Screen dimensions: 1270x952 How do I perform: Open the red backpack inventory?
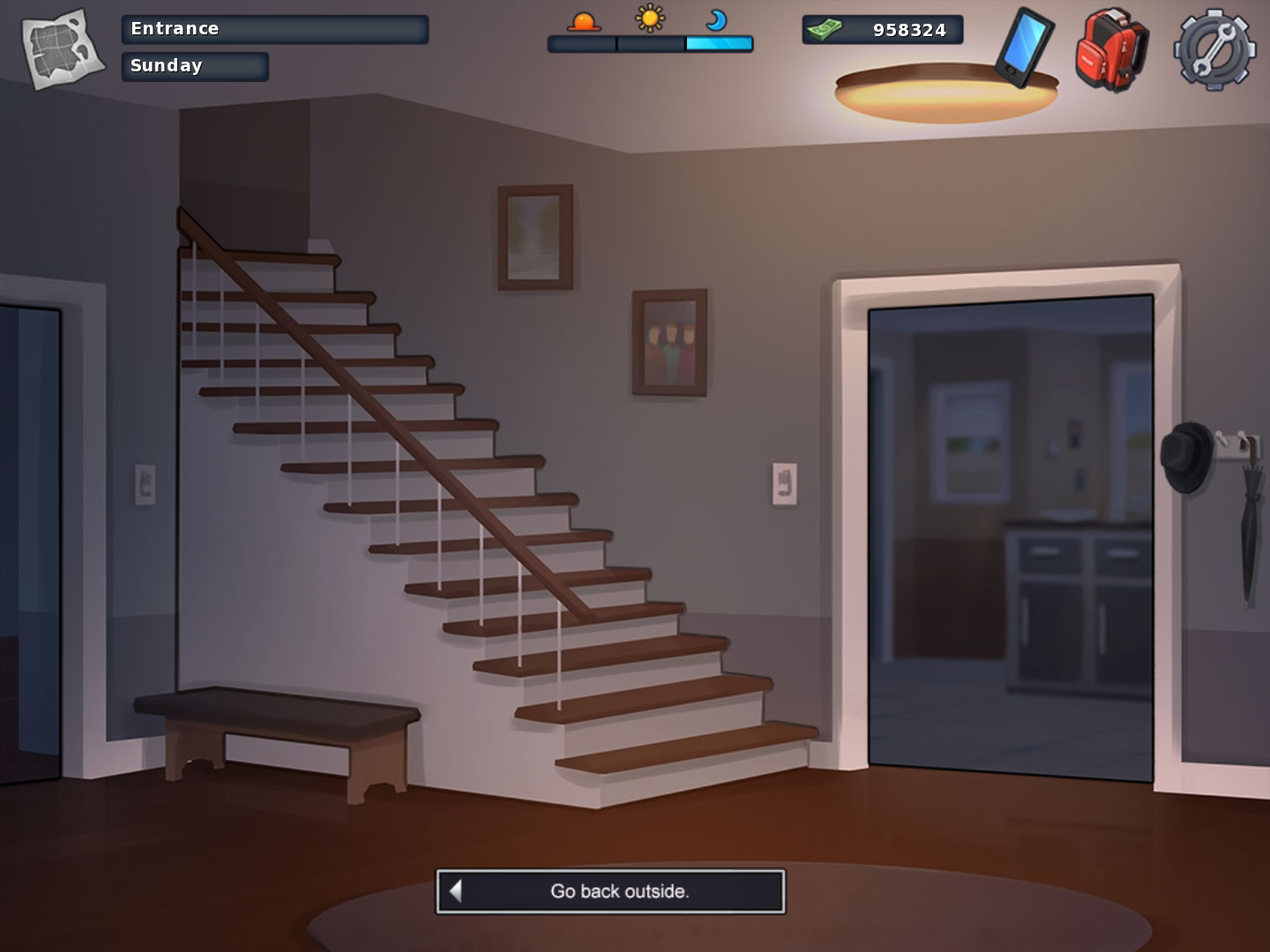pos(1111,49)
